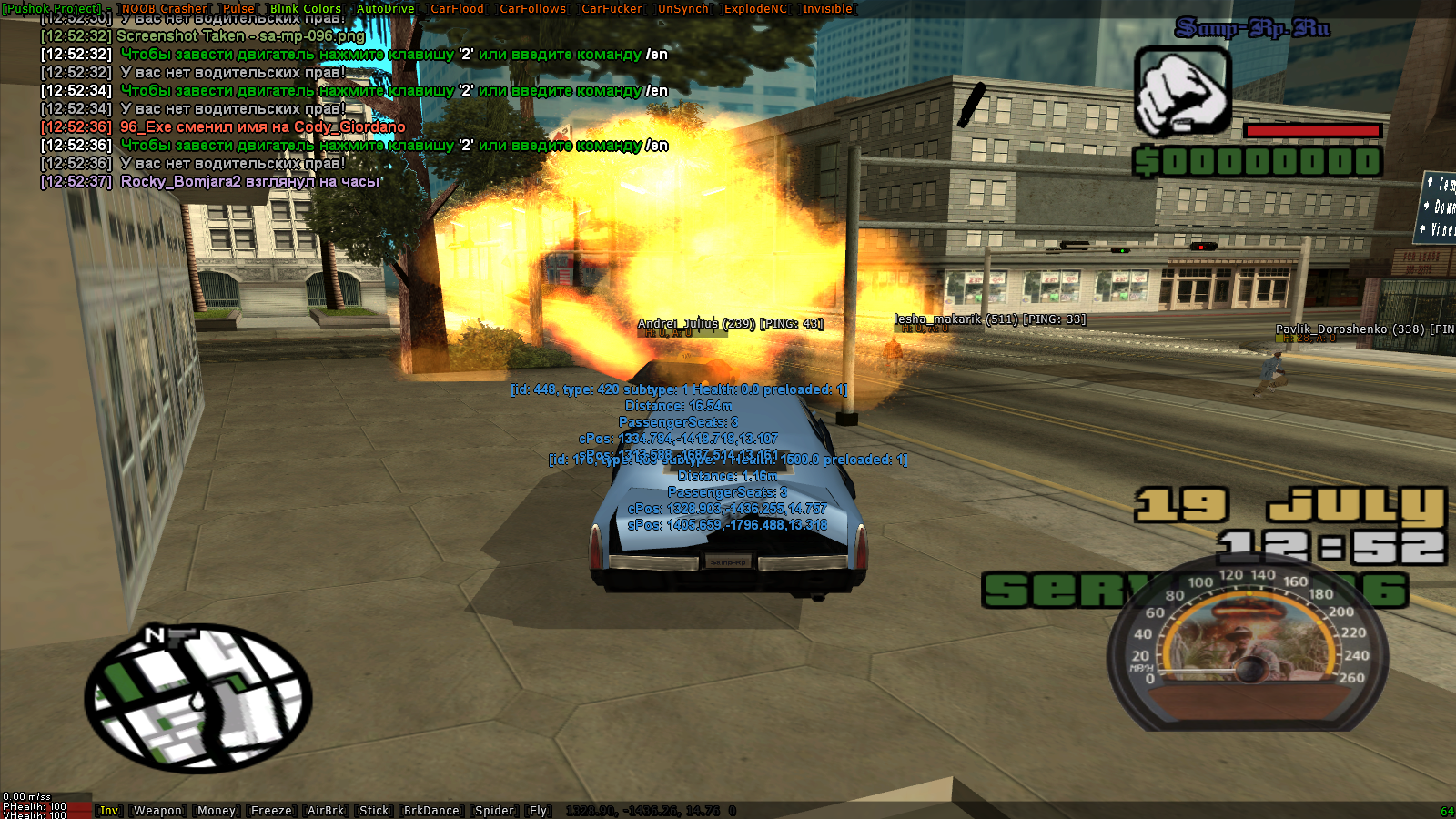Toggle the Fly cheat
Screen dimensions: 1456x819
pyautogui.click(x=539, y=811)
